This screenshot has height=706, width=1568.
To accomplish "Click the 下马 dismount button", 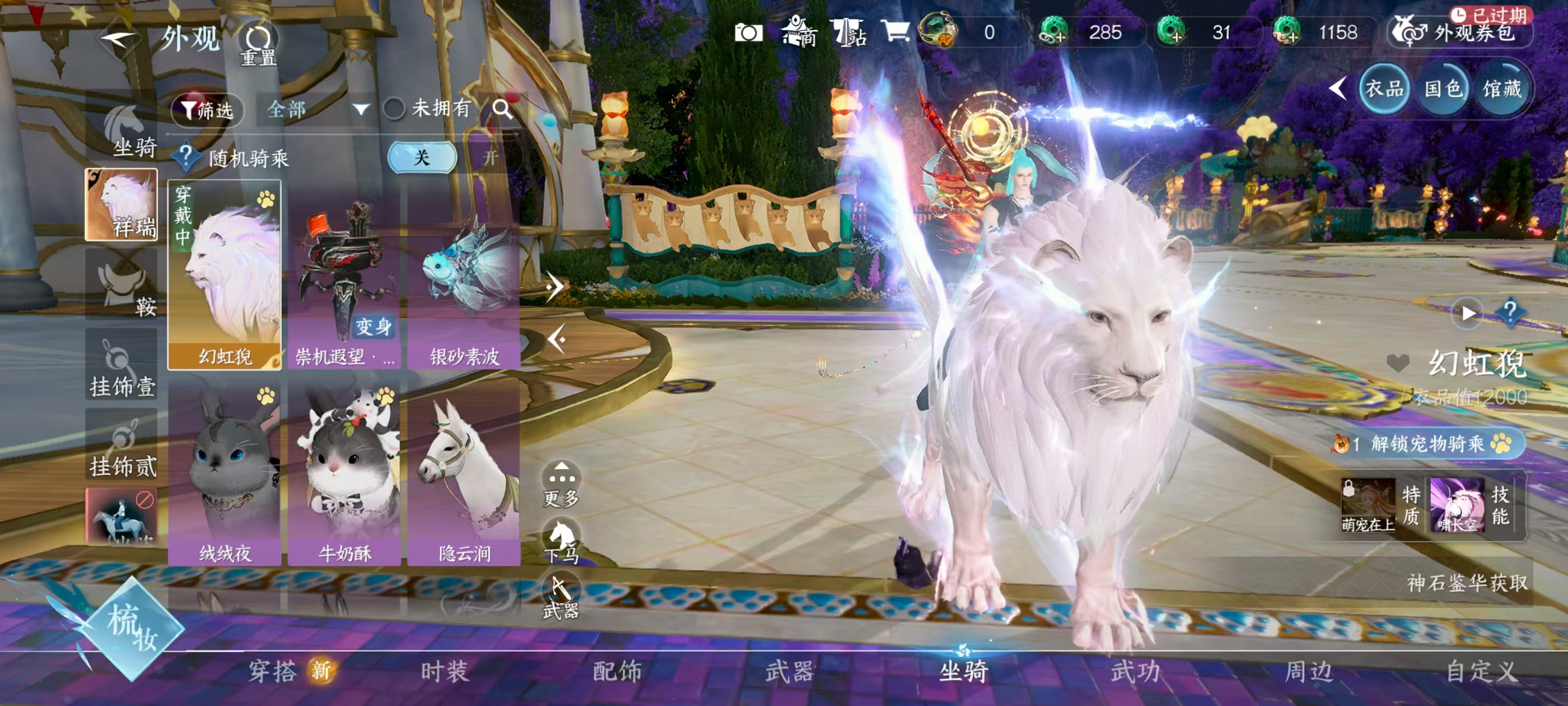I will coord(561,541).
